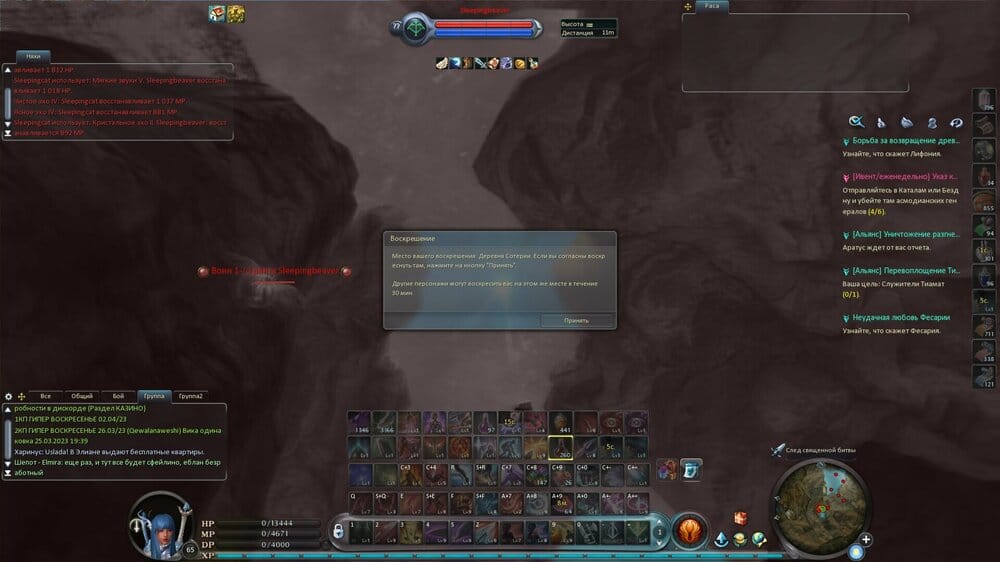
Task: Open the Общий chat tab
Action: (82, 396)
